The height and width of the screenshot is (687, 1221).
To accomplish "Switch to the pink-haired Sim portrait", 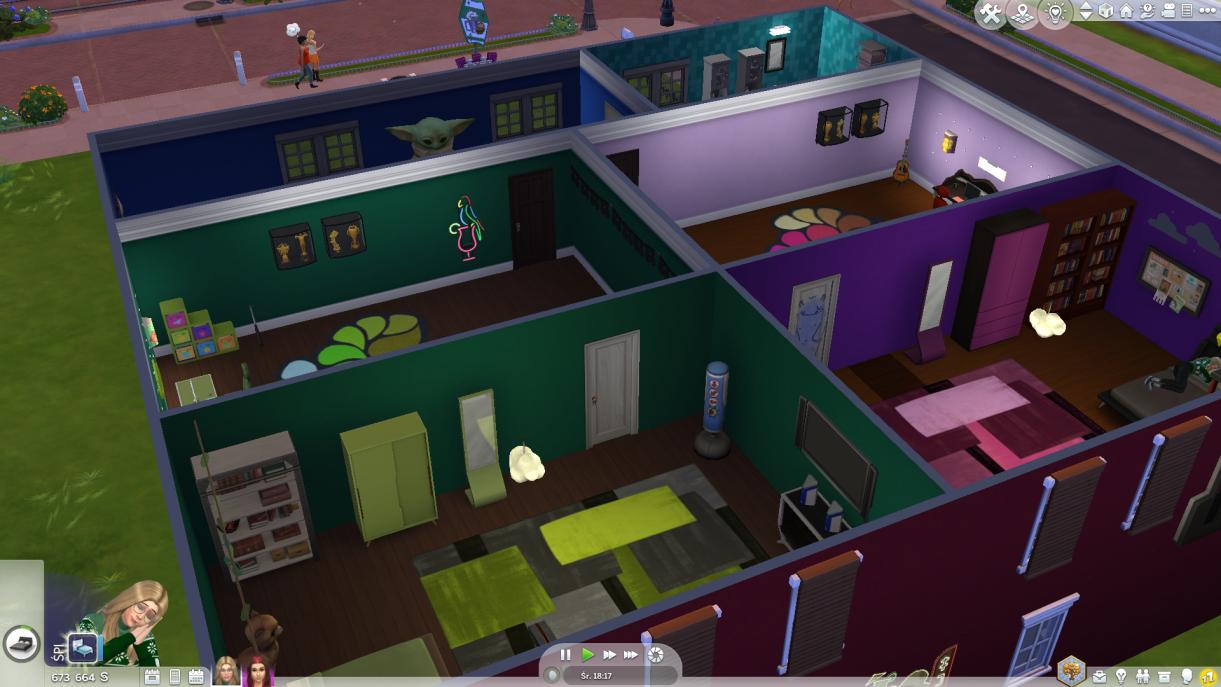I will (x=260, y=672).
